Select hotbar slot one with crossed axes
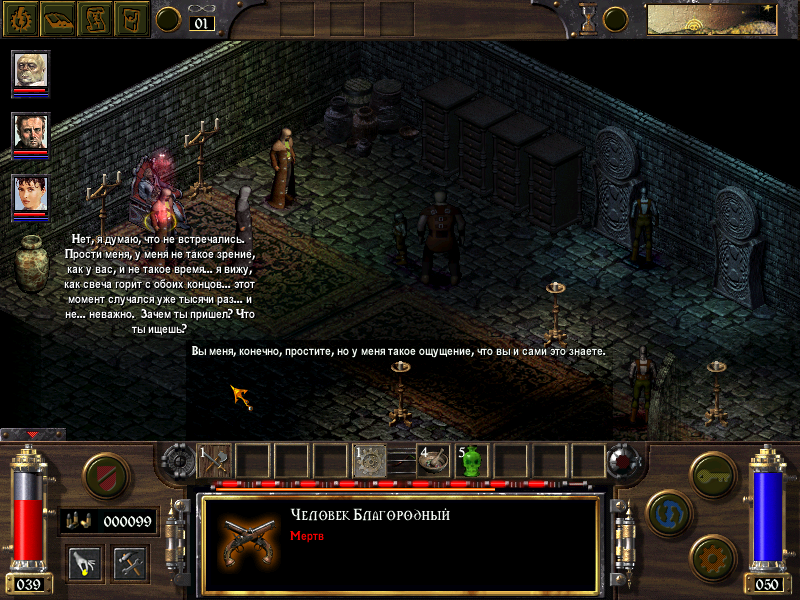Screen dimensions: 800x600 pyautogui.click(x=214, y=460)
